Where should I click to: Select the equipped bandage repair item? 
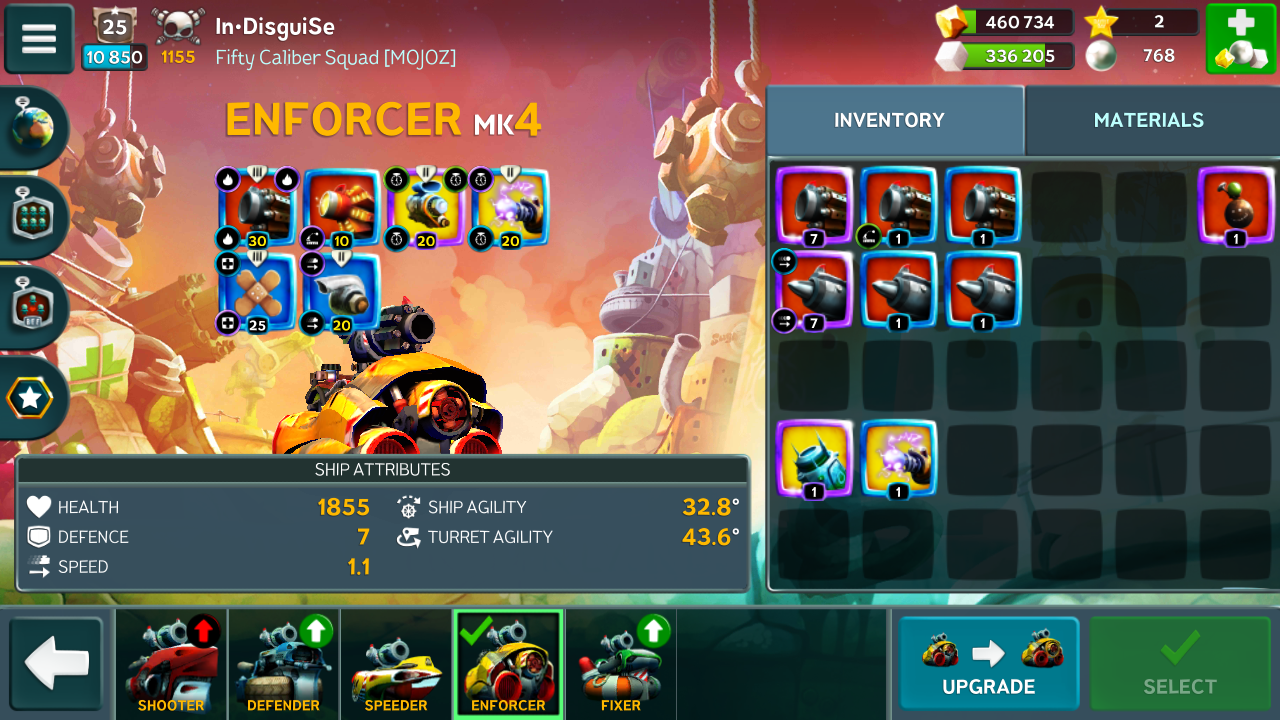(x=258, y=291)
